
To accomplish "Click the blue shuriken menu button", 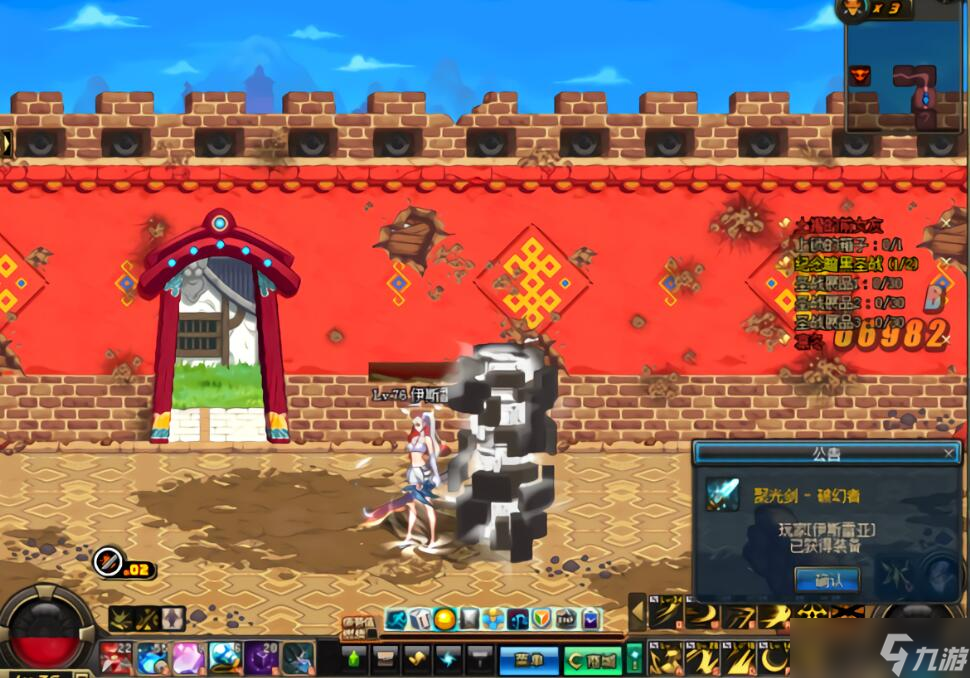I will tap(449, 659).
